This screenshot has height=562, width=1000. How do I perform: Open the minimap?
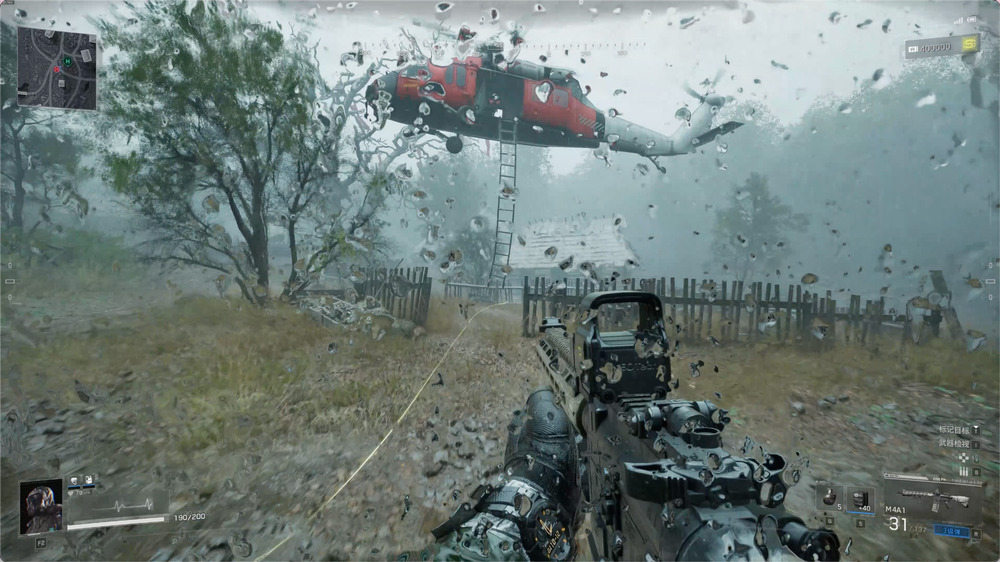[x=57, y=67]
